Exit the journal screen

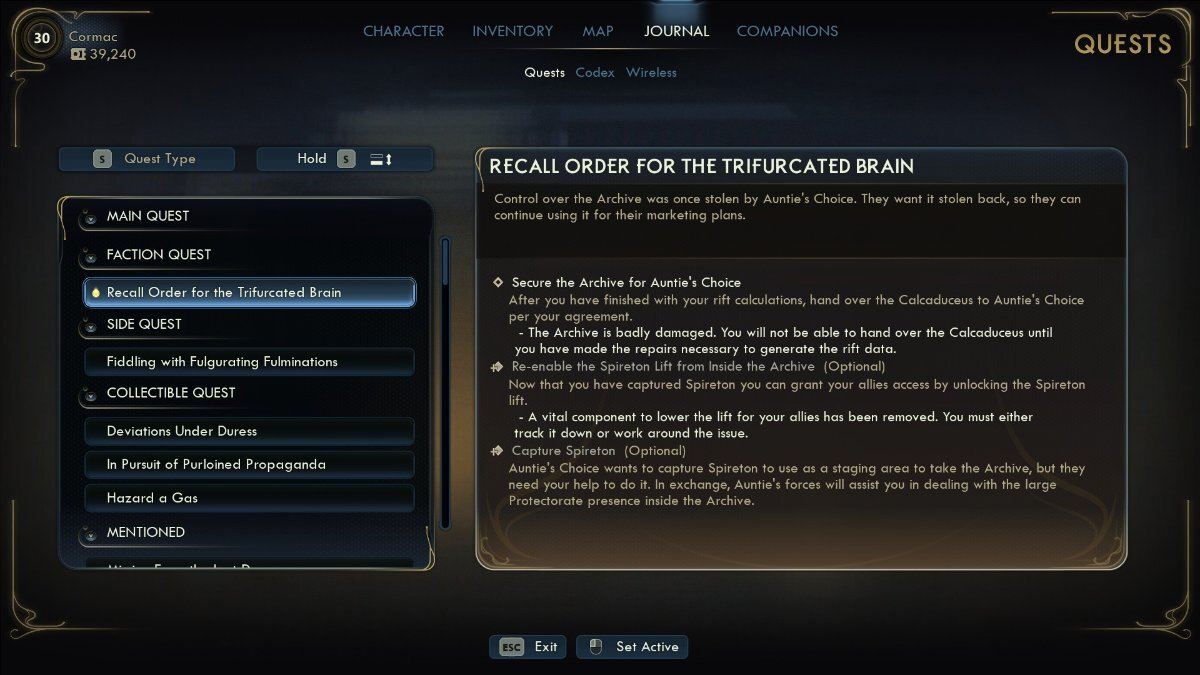528,647
